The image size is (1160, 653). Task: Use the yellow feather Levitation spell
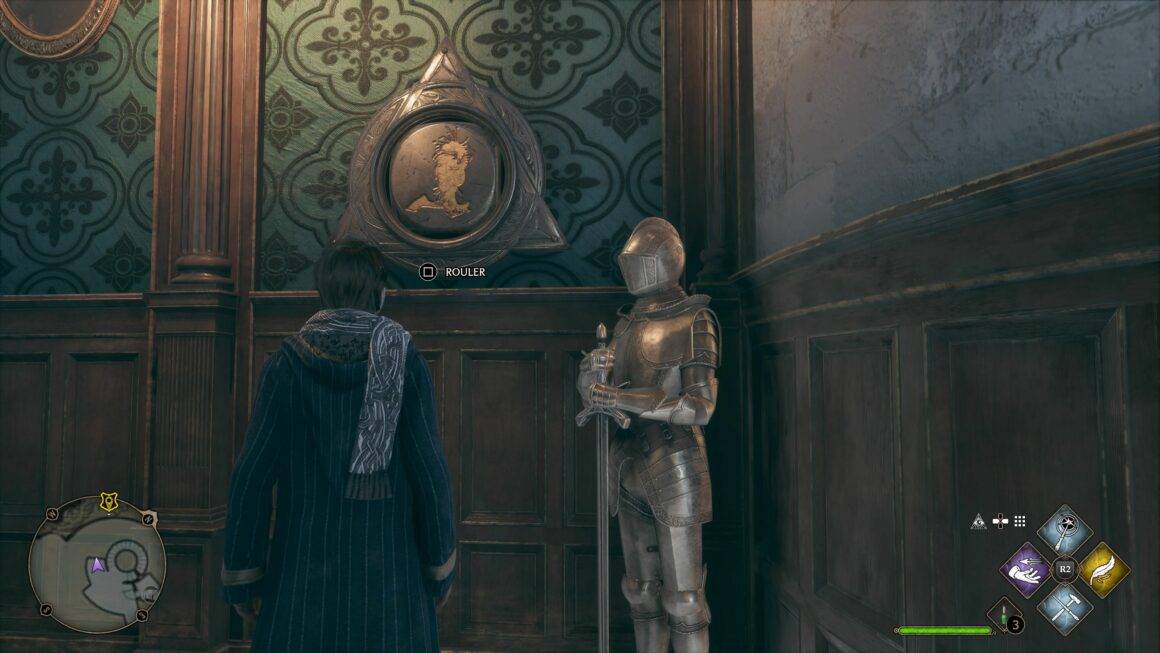click(x=1103, y=568)
